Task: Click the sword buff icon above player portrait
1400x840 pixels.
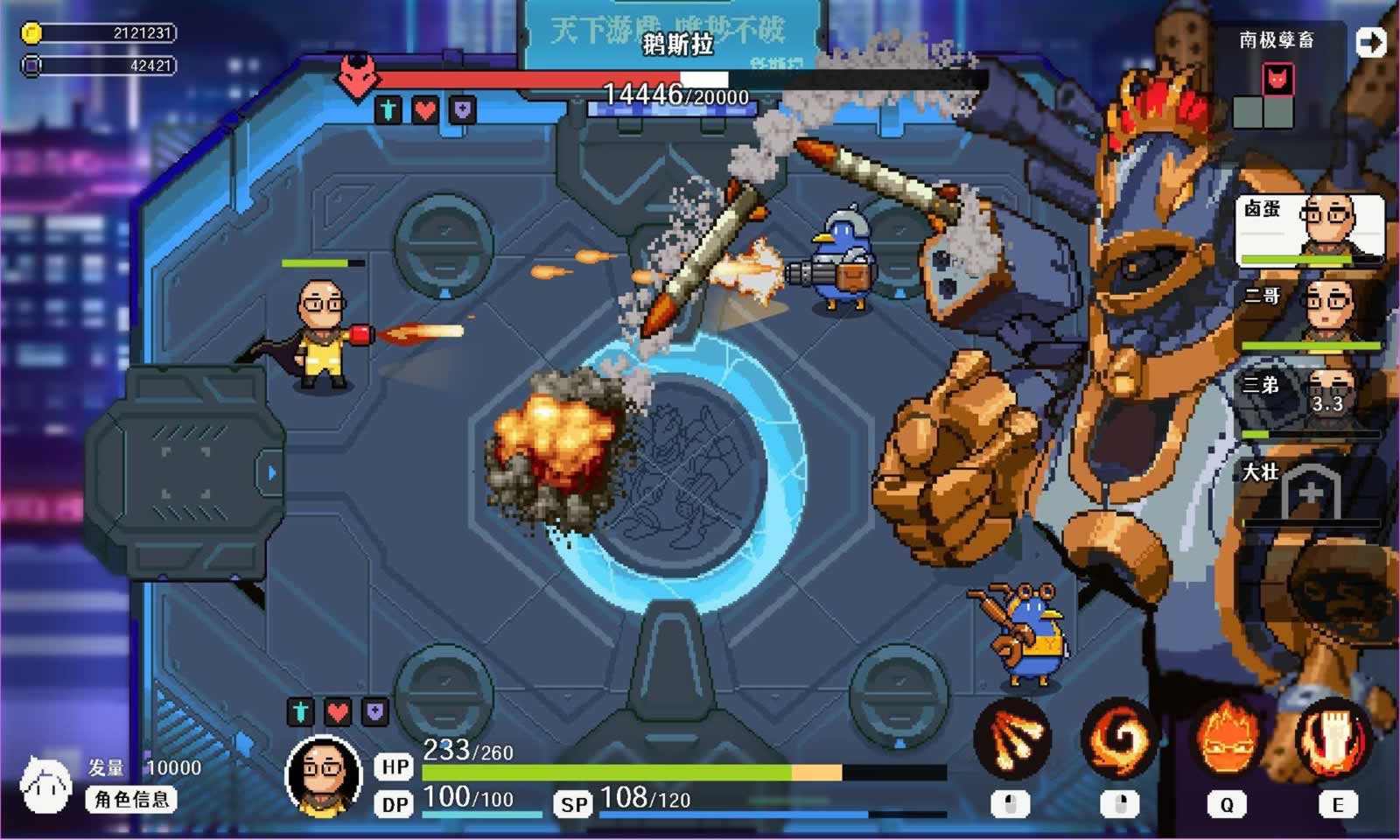Action: [300, 711]
